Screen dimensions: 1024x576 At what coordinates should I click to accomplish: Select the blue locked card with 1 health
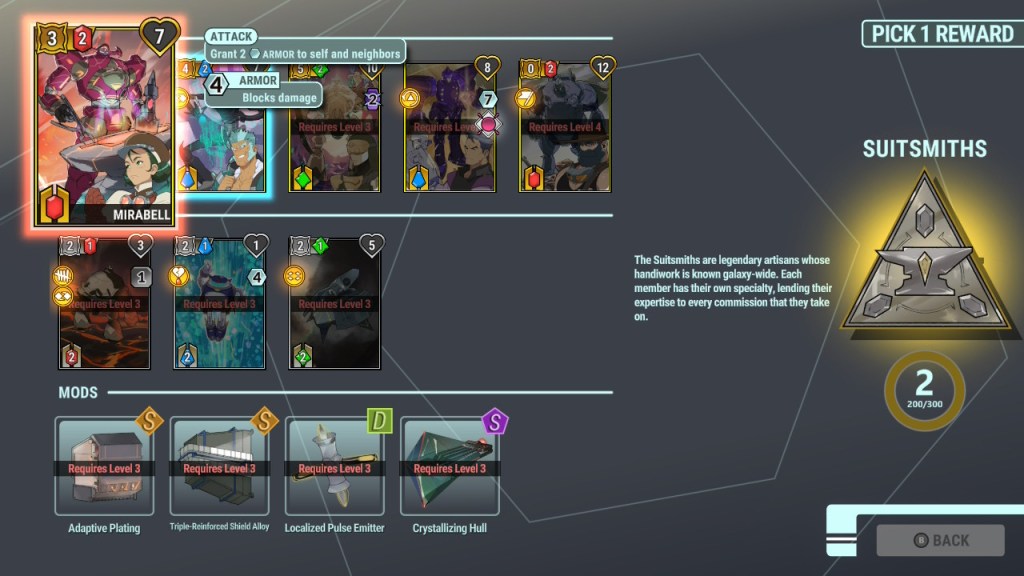(x=220, y=303)
